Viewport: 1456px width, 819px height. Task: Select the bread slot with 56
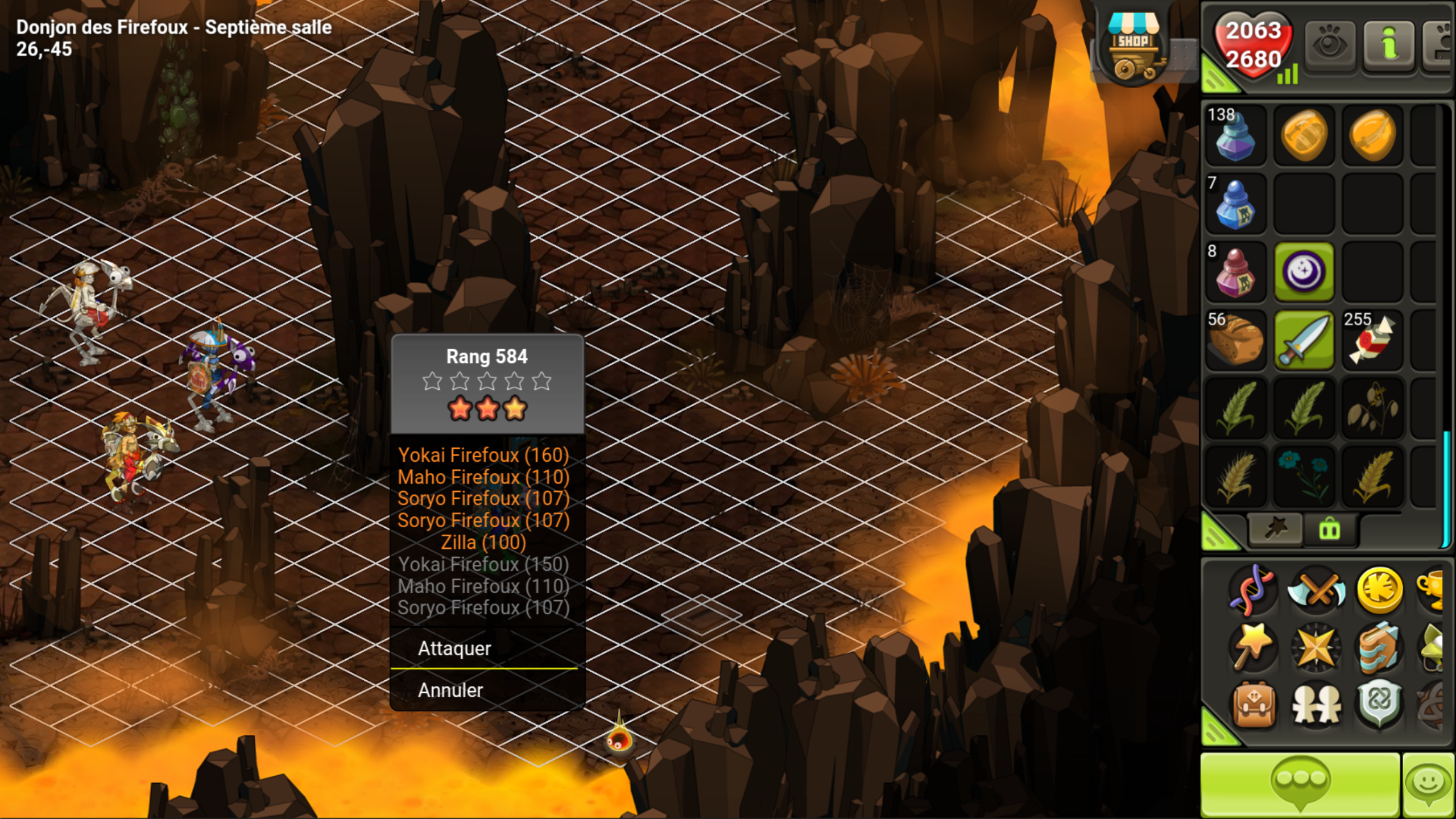pos(1235,340)
